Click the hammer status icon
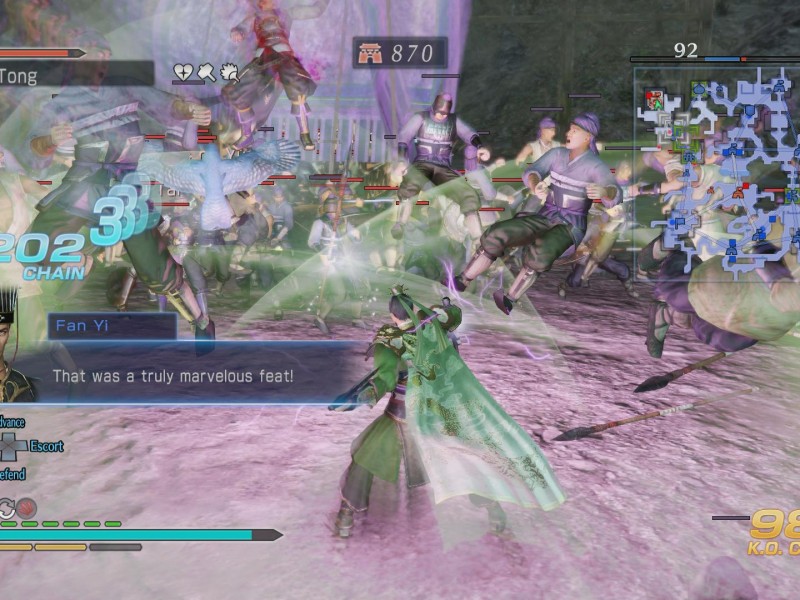 [206, 72]
